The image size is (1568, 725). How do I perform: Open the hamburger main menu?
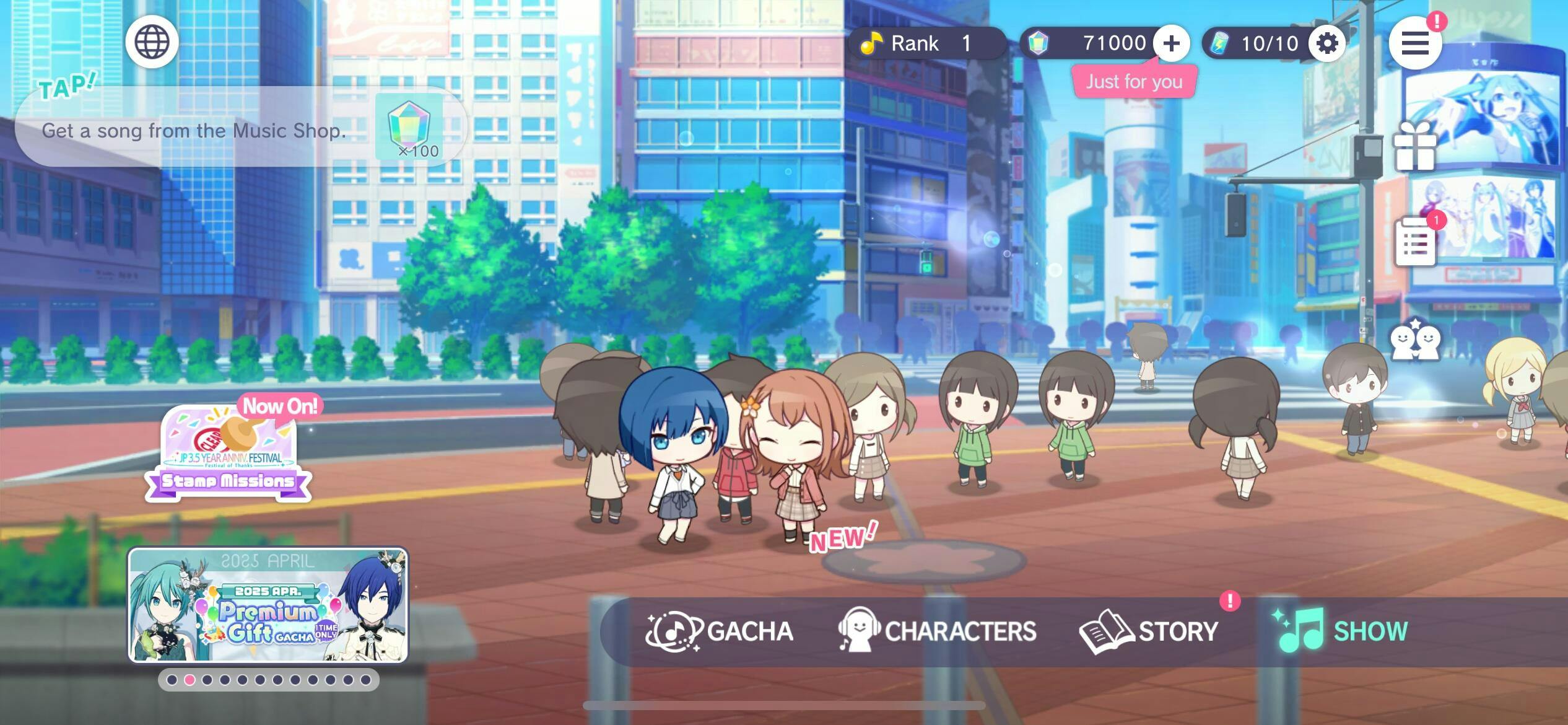(1414, 43)
